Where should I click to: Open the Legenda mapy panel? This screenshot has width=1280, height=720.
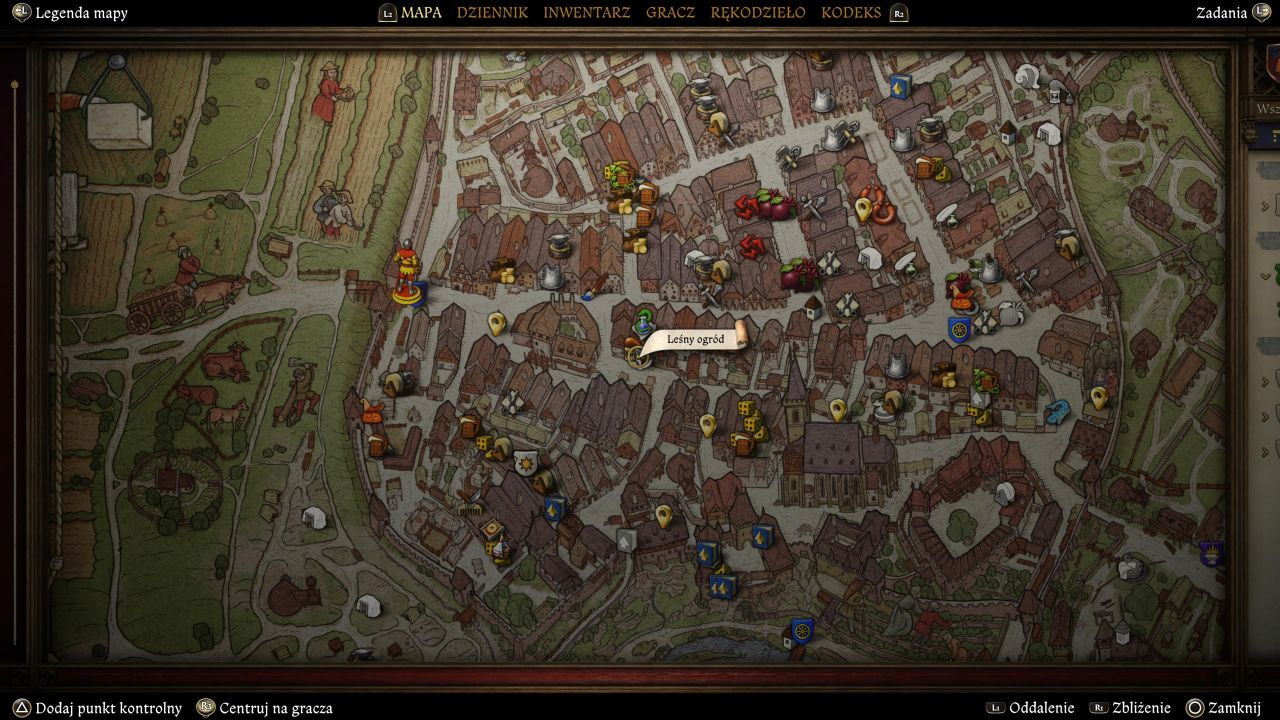tap(80, 13)
